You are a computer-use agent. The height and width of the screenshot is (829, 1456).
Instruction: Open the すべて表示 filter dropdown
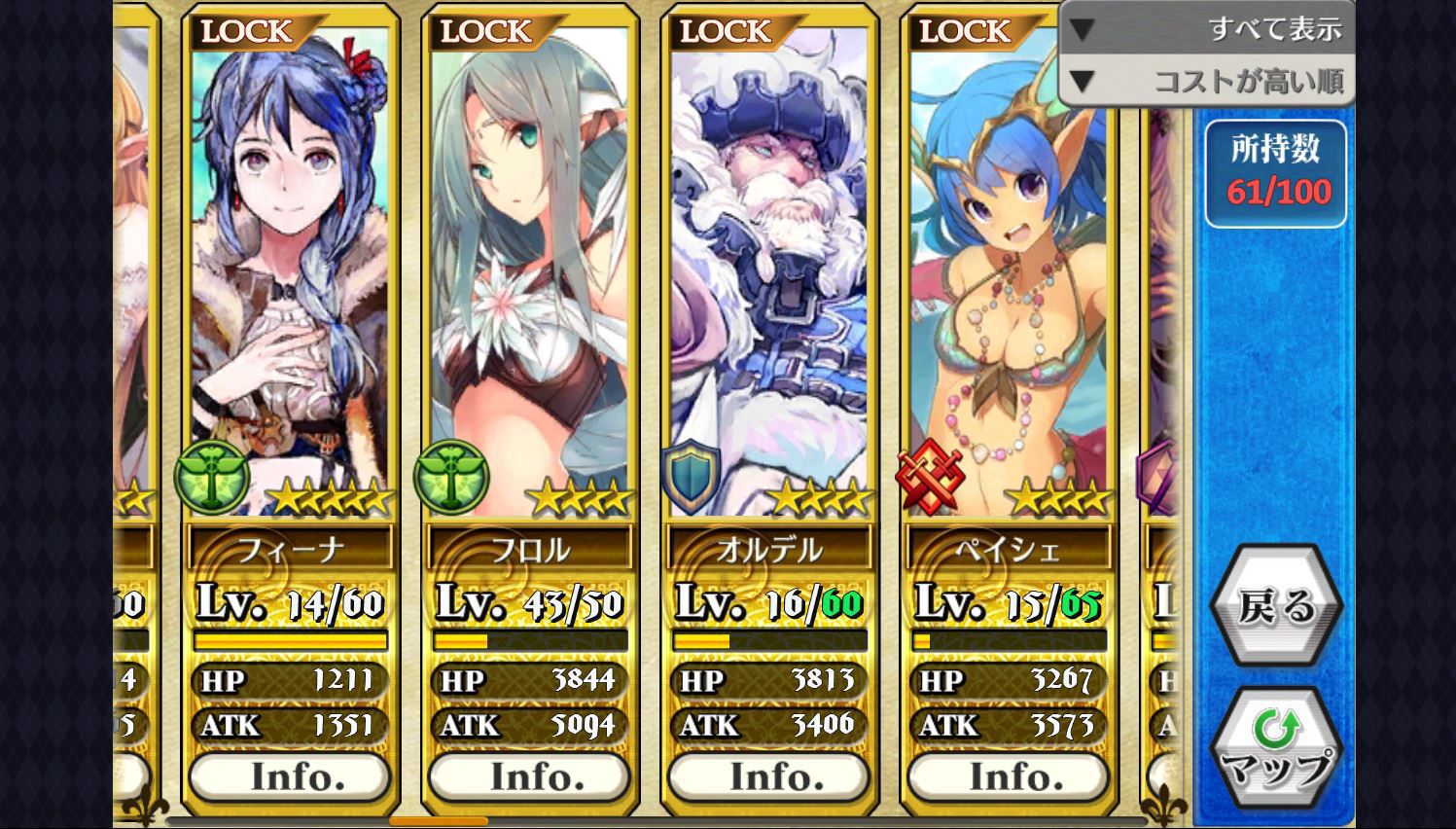1206,29
